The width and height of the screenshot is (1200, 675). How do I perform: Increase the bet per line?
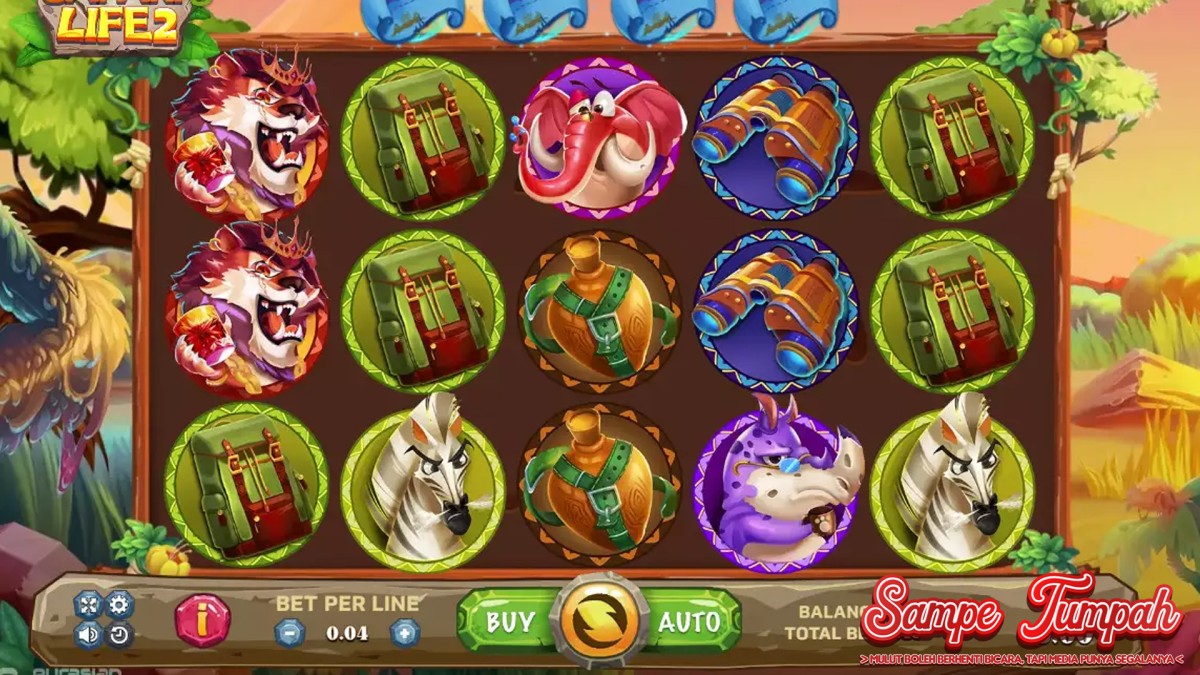pyautogui.click(x=404, y=632)
